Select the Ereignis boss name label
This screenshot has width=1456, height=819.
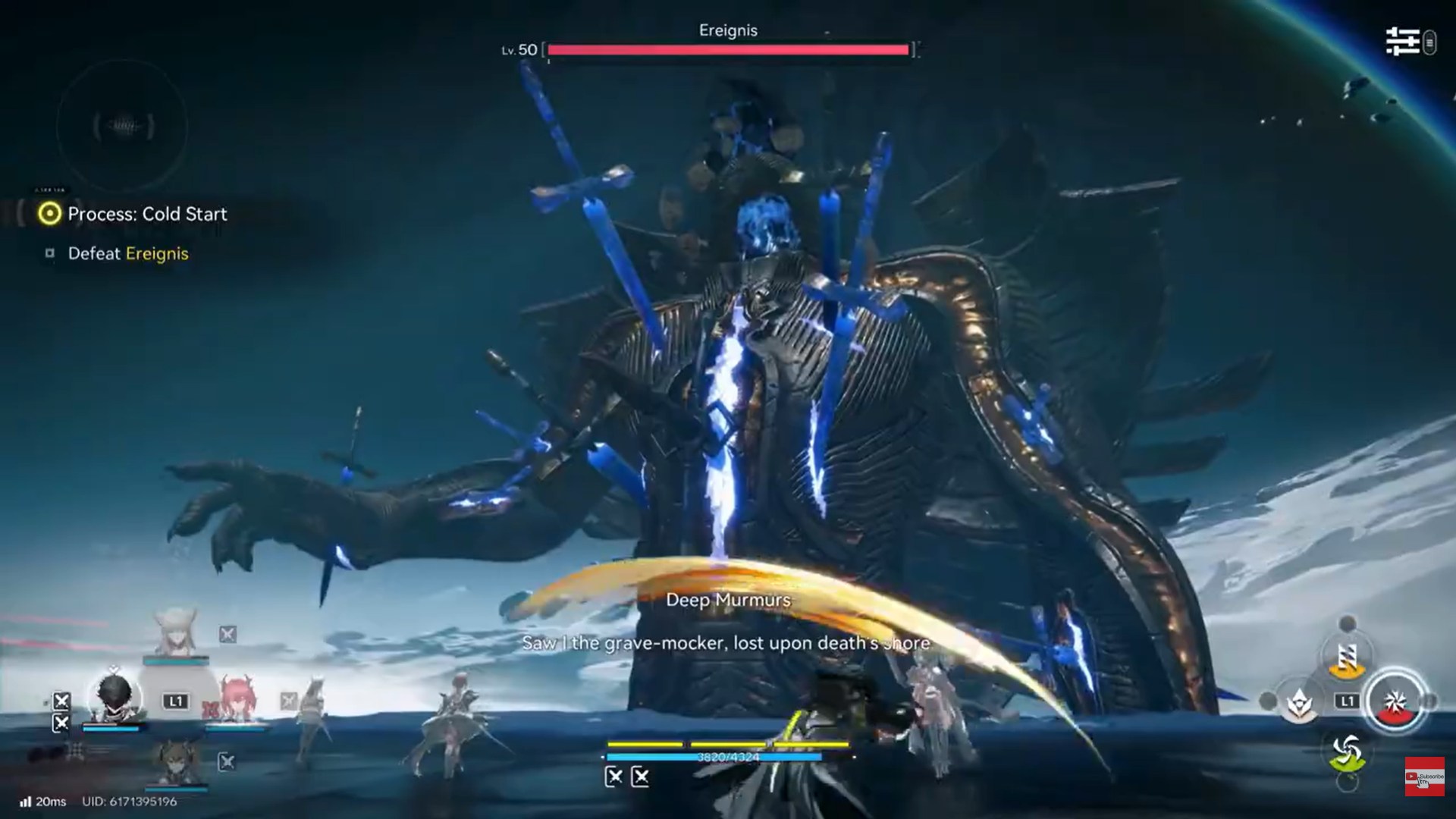(x=726, y=30)
